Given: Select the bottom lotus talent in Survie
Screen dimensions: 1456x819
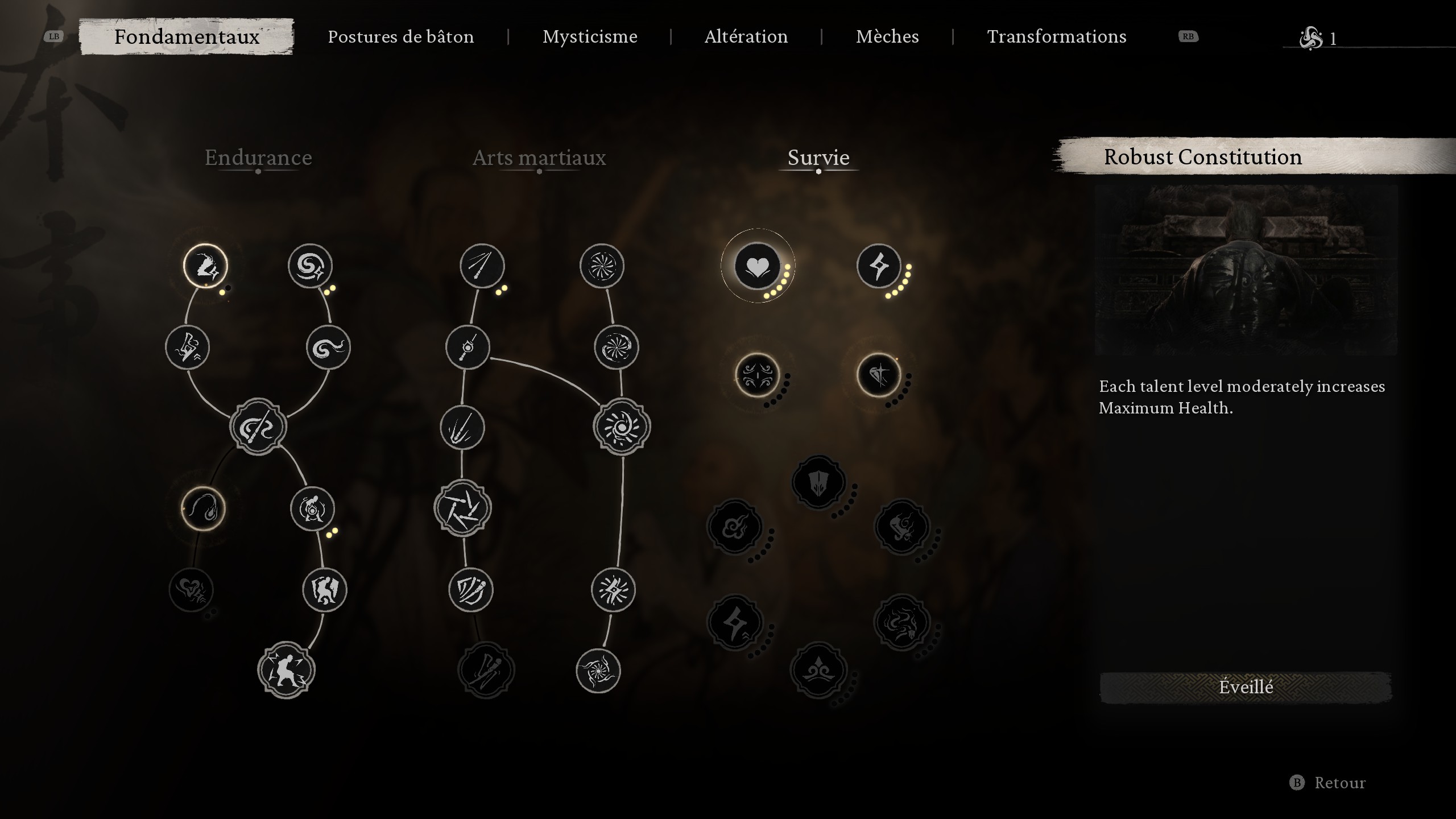Looking at the screenshot, I should (818, 670).
